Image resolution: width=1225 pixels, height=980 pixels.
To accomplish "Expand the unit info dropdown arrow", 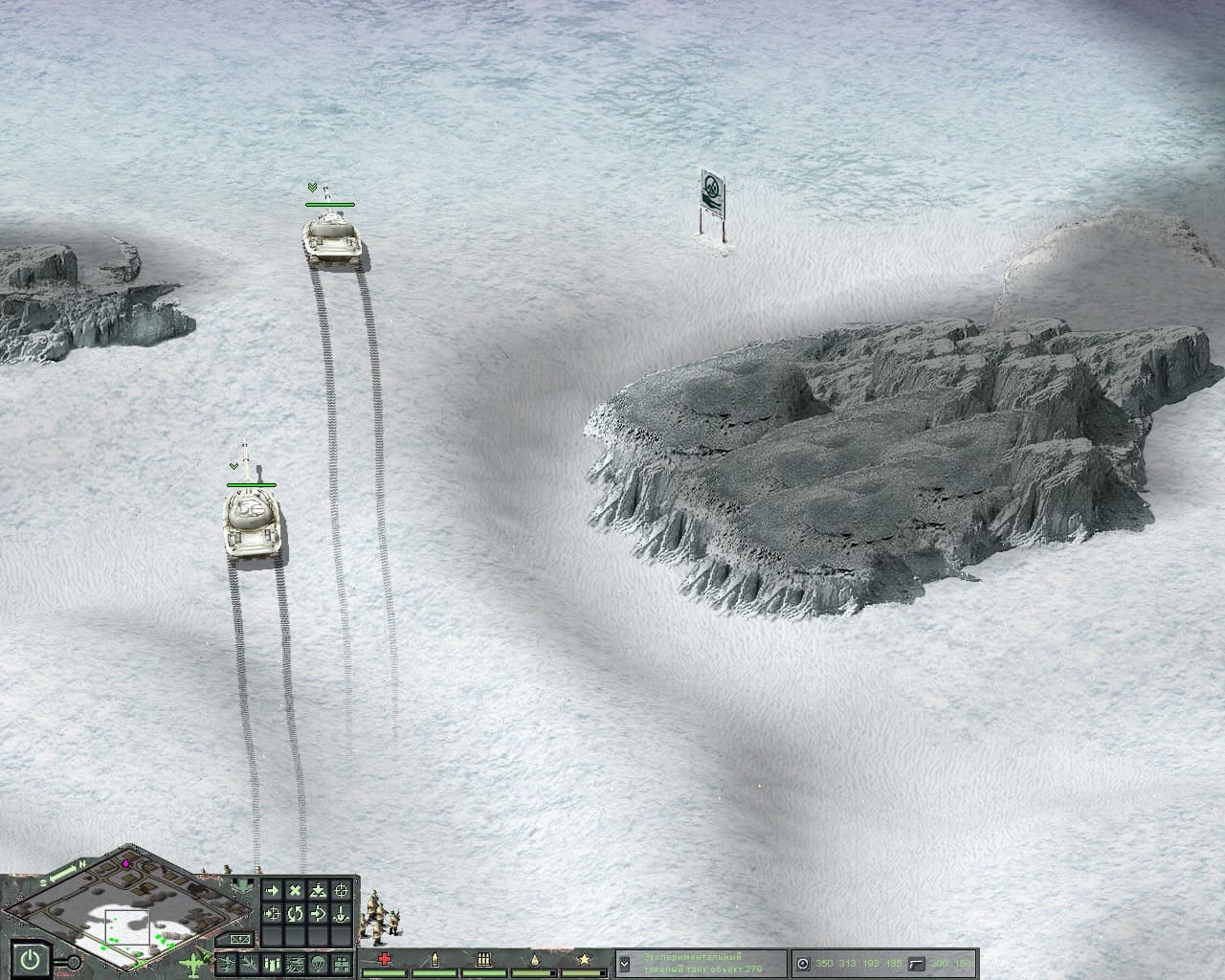I will pos(625,963).
